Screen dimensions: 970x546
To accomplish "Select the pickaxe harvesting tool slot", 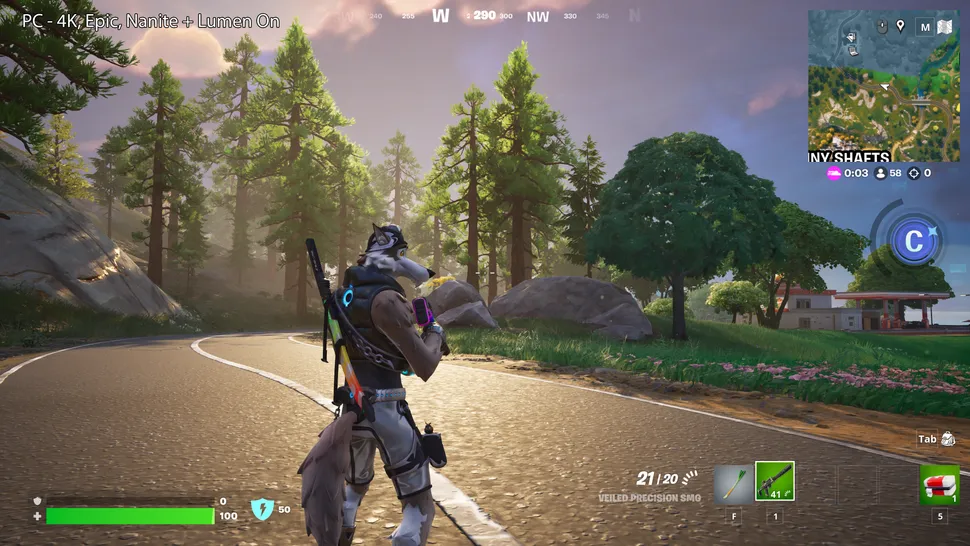I will pyautogui.click(x=733, y=482).
